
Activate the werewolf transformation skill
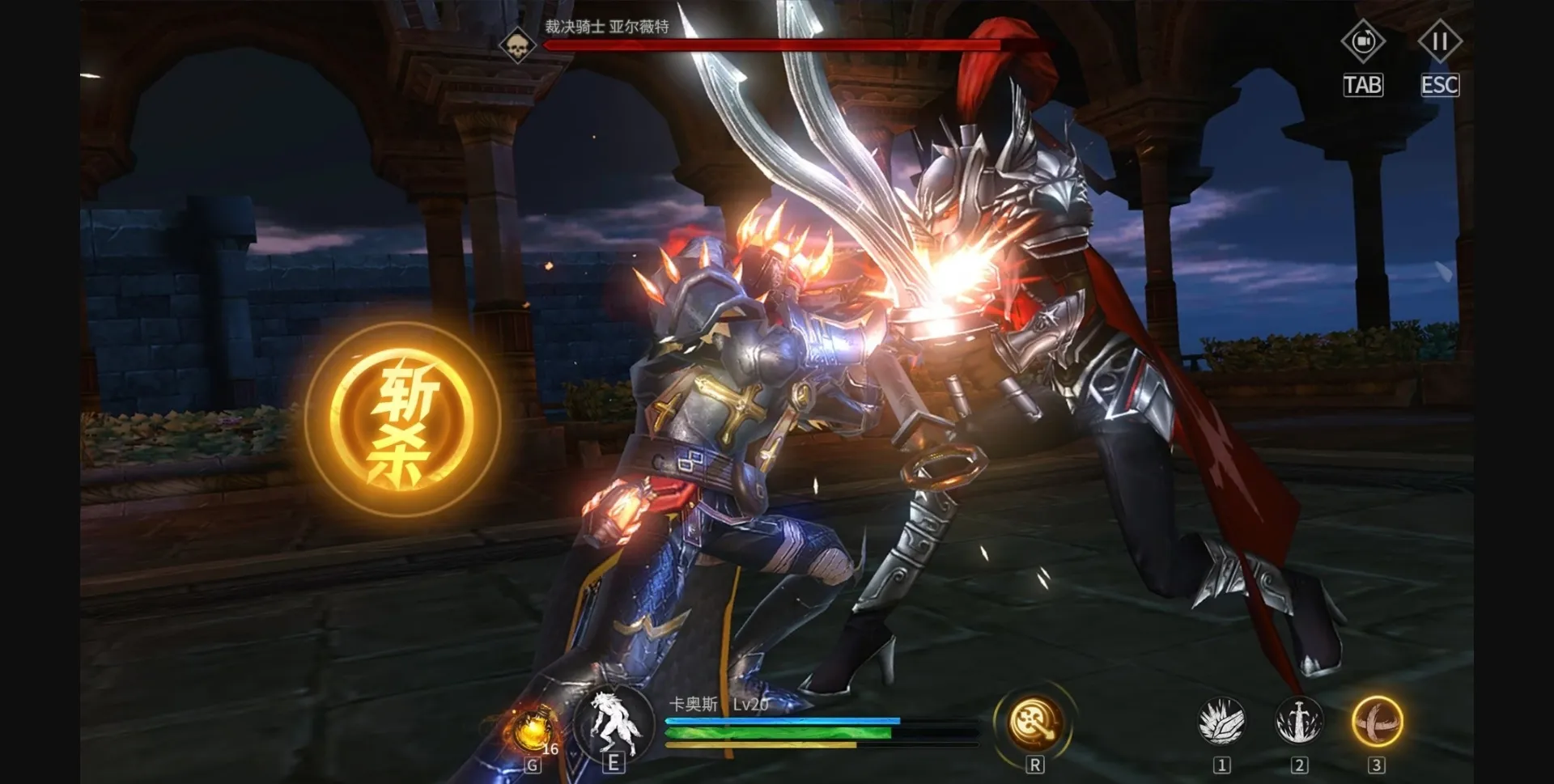pos(613,723)
